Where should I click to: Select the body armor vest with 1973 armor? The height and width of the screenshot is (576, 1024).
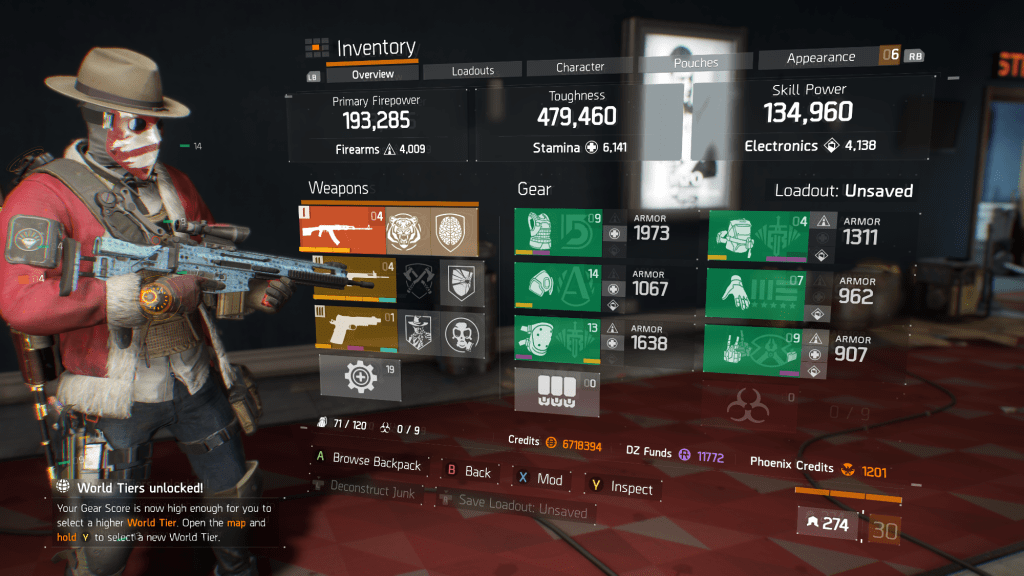point(558,232)
